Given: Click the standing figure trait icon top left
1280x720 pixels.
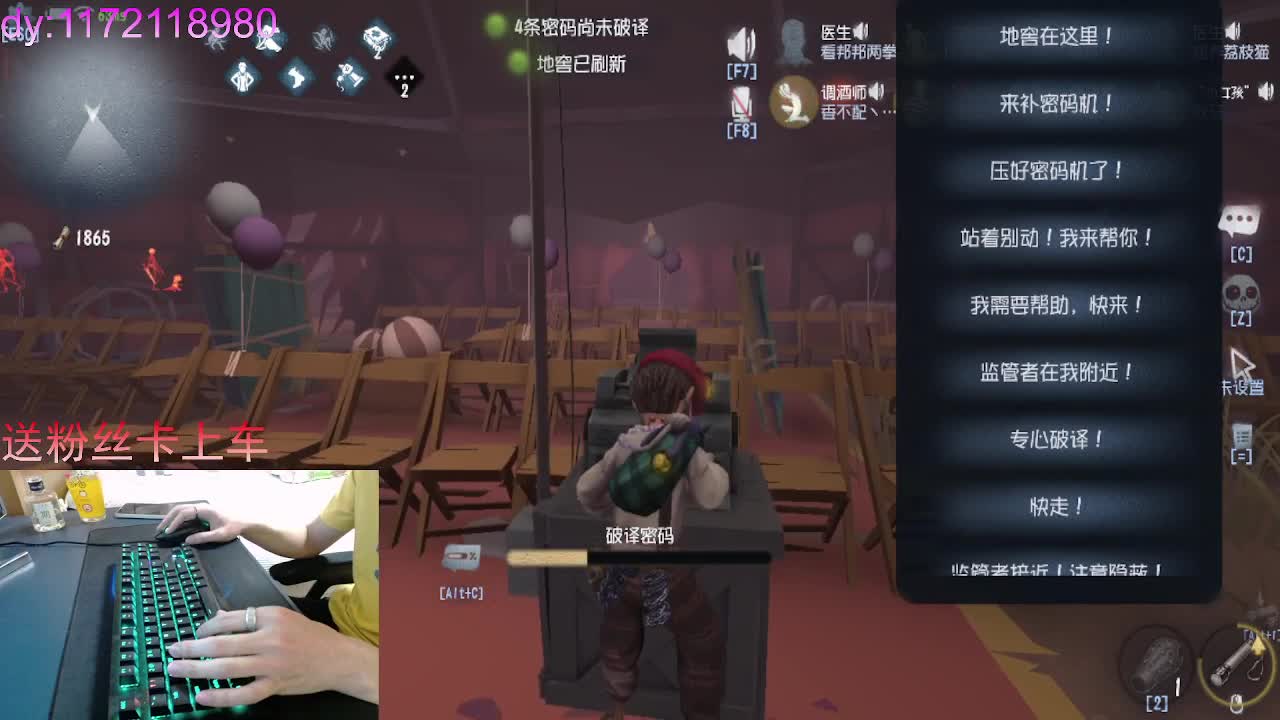Looking at the screenshot, I should coord(243,77).
